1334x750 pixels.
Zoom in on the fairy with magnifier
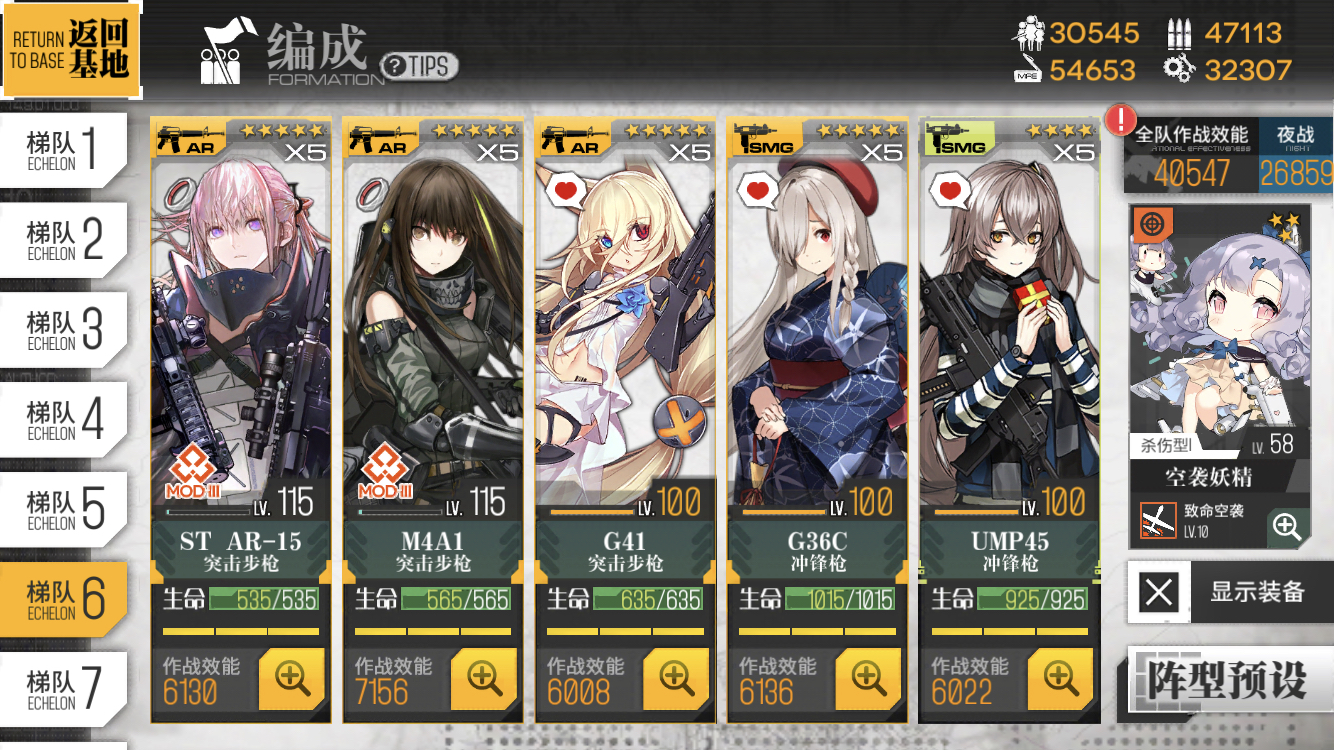tap(1287, 526)
